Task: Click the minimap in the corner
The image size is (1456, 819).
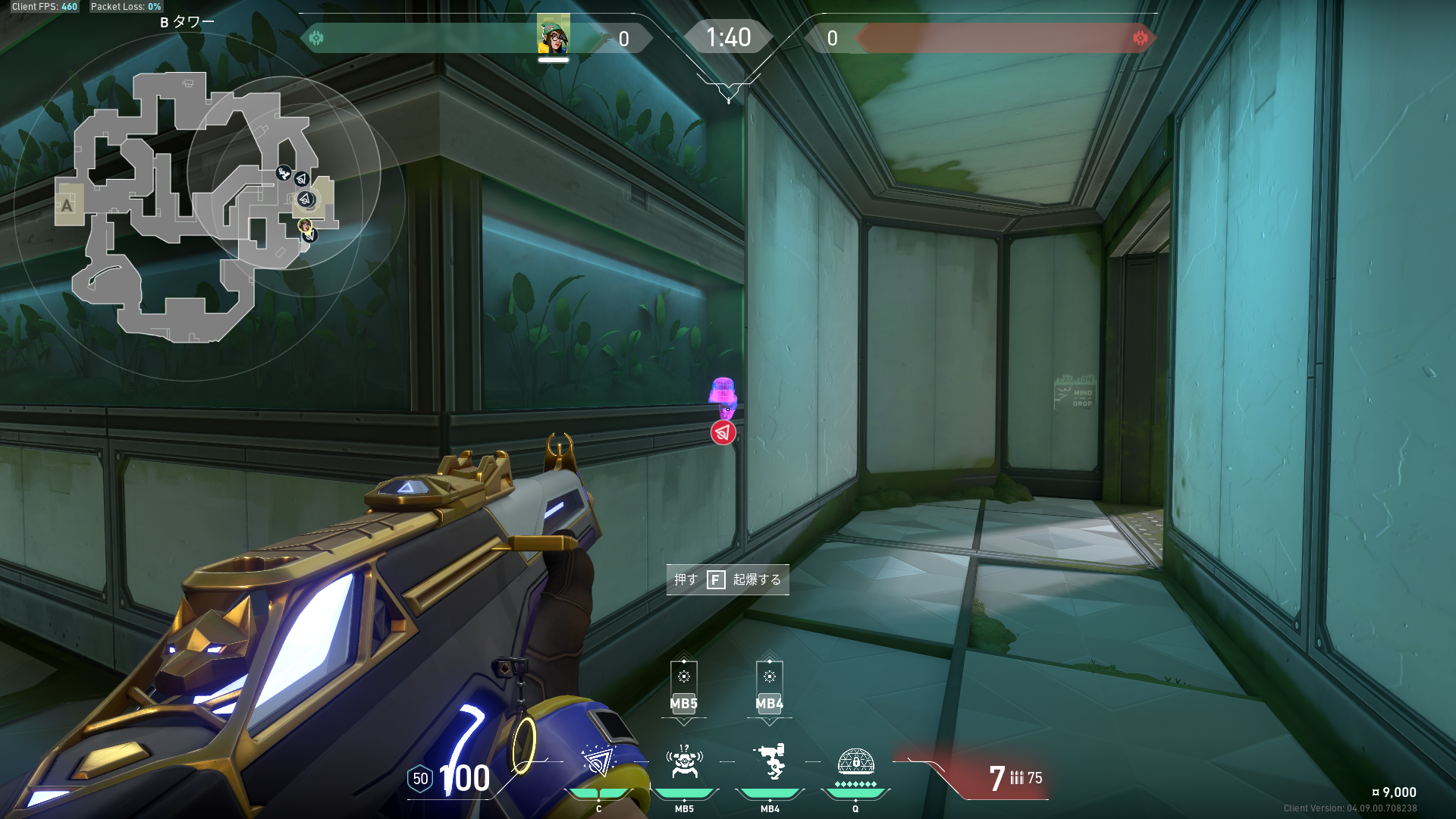Action: 199,206
